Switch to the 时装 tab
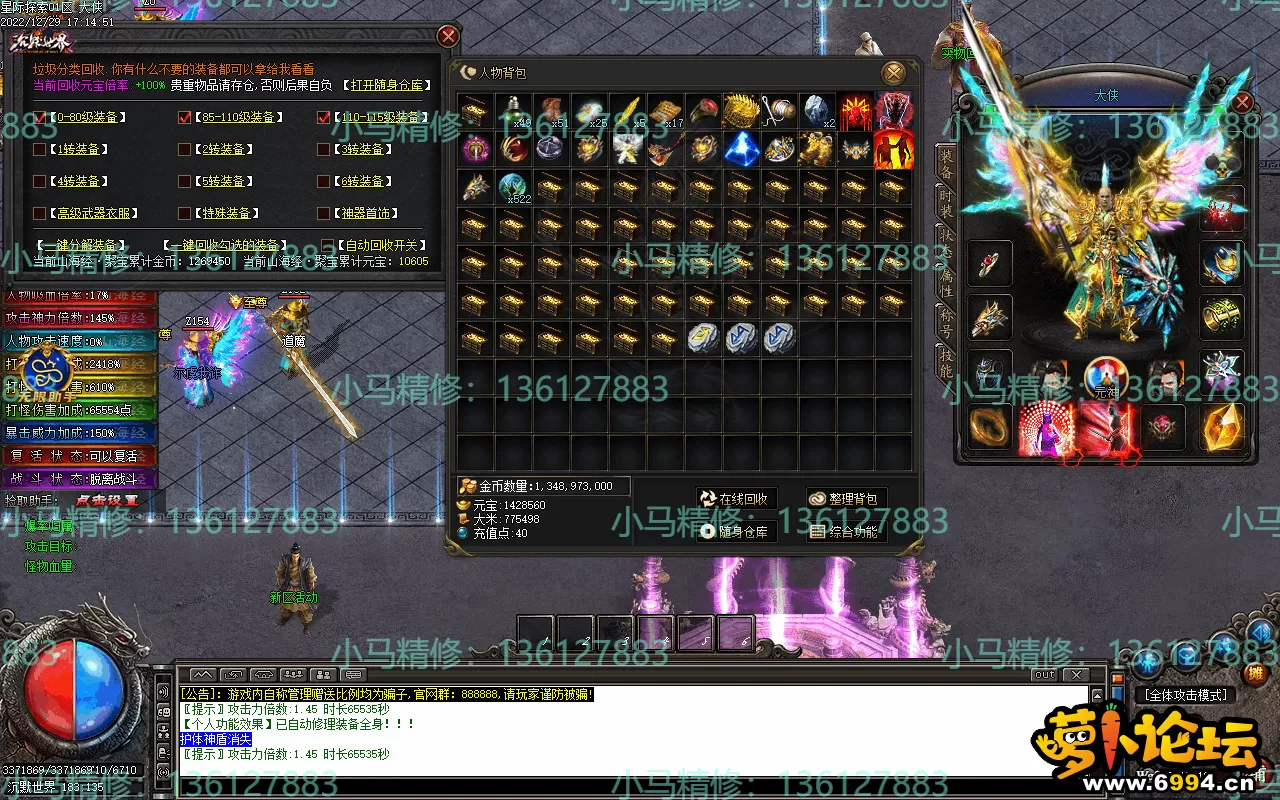The height and width of the screenshot is (800, 1280). tap(945, 204)
